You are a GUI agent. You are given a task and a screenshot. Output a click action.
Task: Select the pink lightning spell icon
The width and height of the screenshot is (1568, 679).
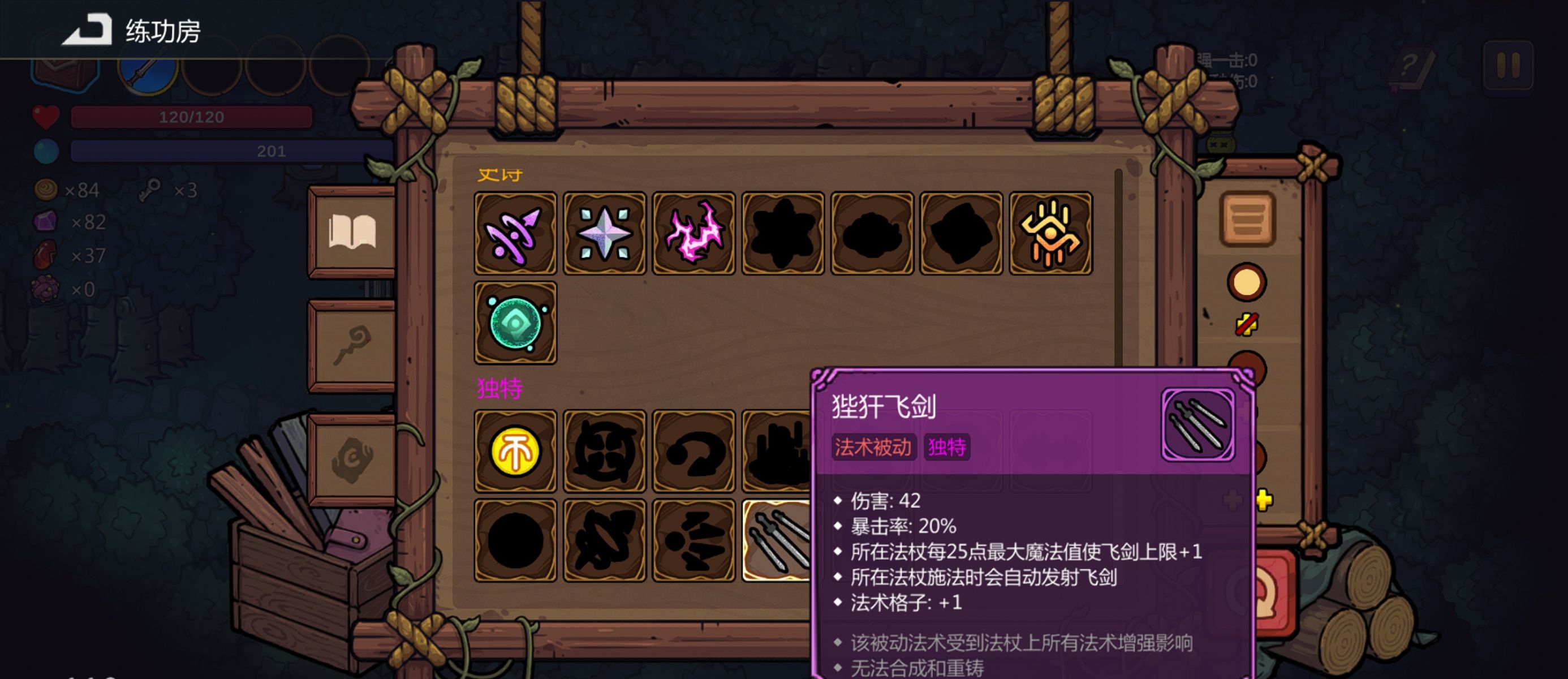pyautogui.click(x=693, y=233)
